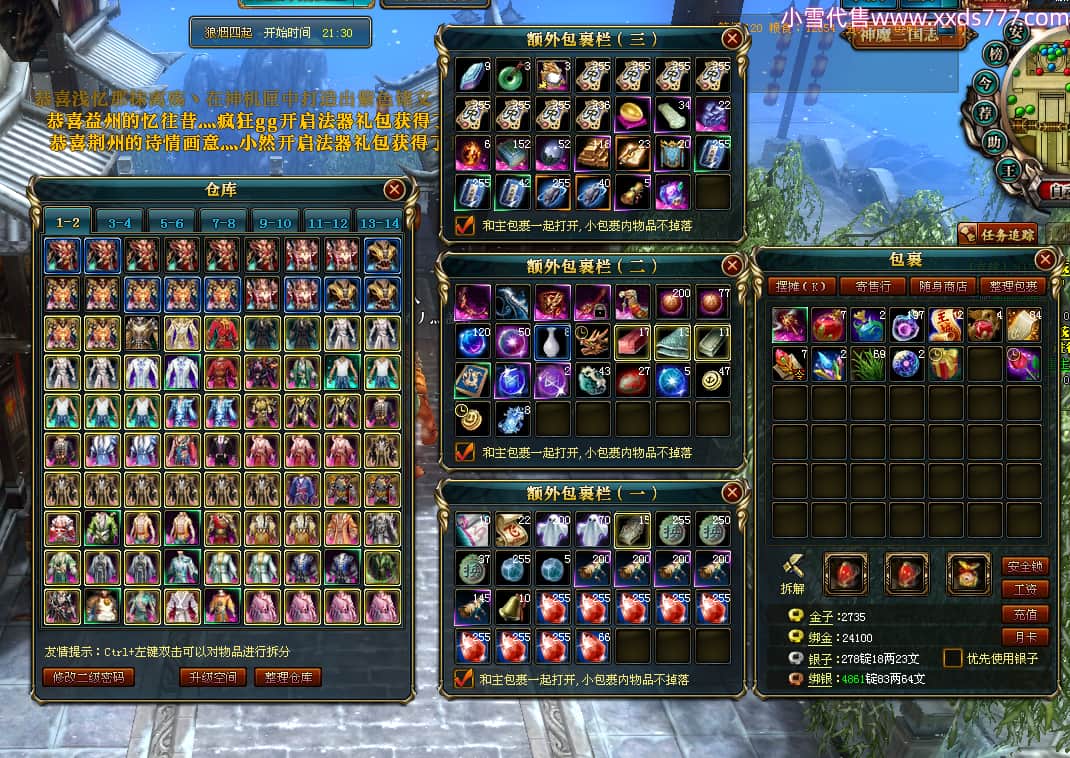Open the 摆摊 stall button
This screenshot has height=758, width=1070.
(x=800, y=286)
